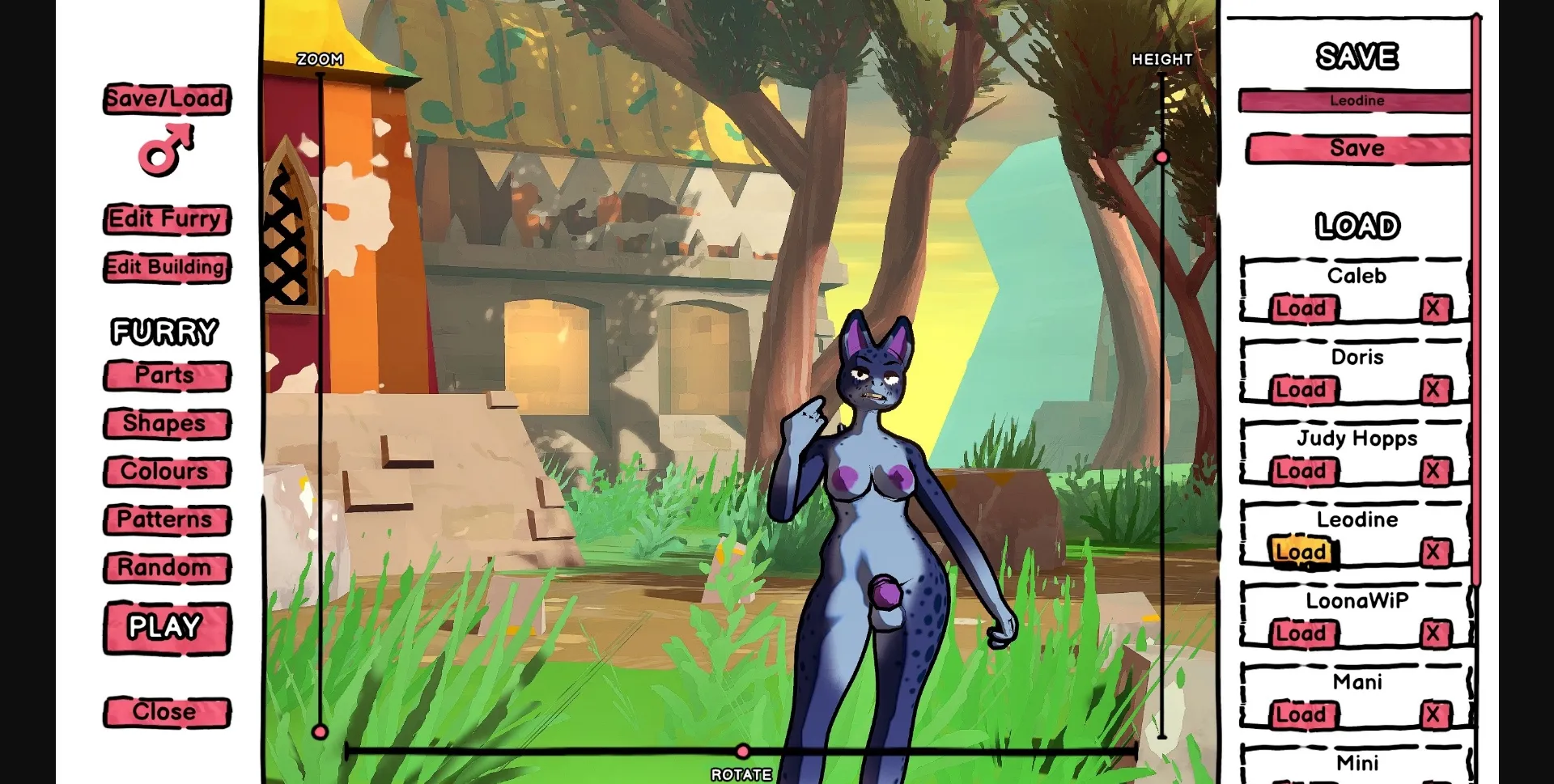The image size is (1554, 784).
Task: Open the Shapes customization section
Action: point(165,423)
